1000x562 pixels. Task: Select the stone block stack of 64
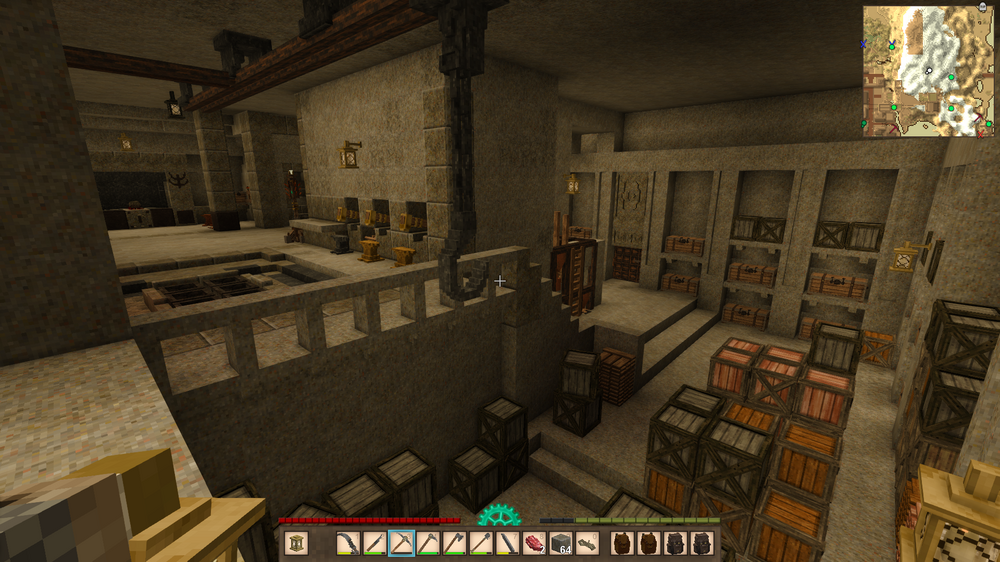click(561, 544)
